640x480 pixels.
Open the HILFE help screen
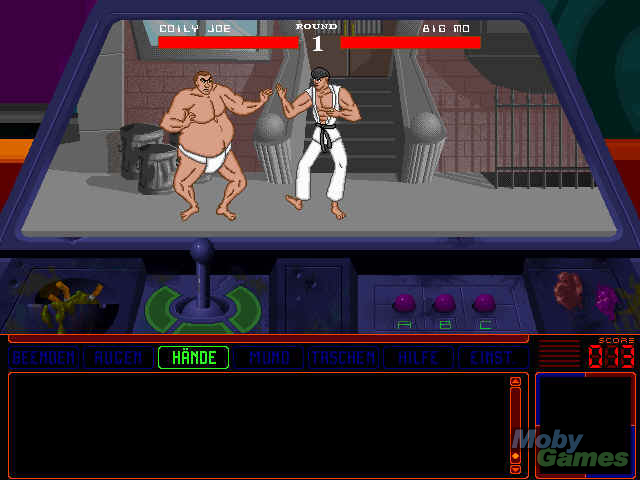(419, 357)
